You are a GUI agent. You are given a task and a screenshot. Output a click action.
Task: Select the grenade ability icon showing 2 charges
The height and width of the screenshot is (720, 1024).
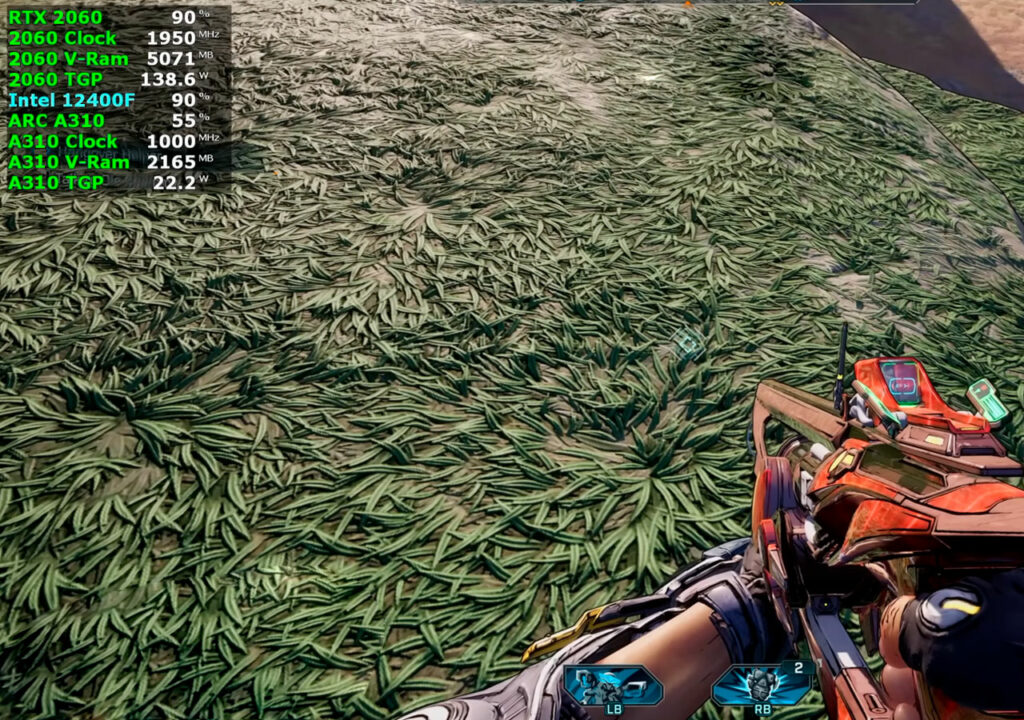(761, 686)
